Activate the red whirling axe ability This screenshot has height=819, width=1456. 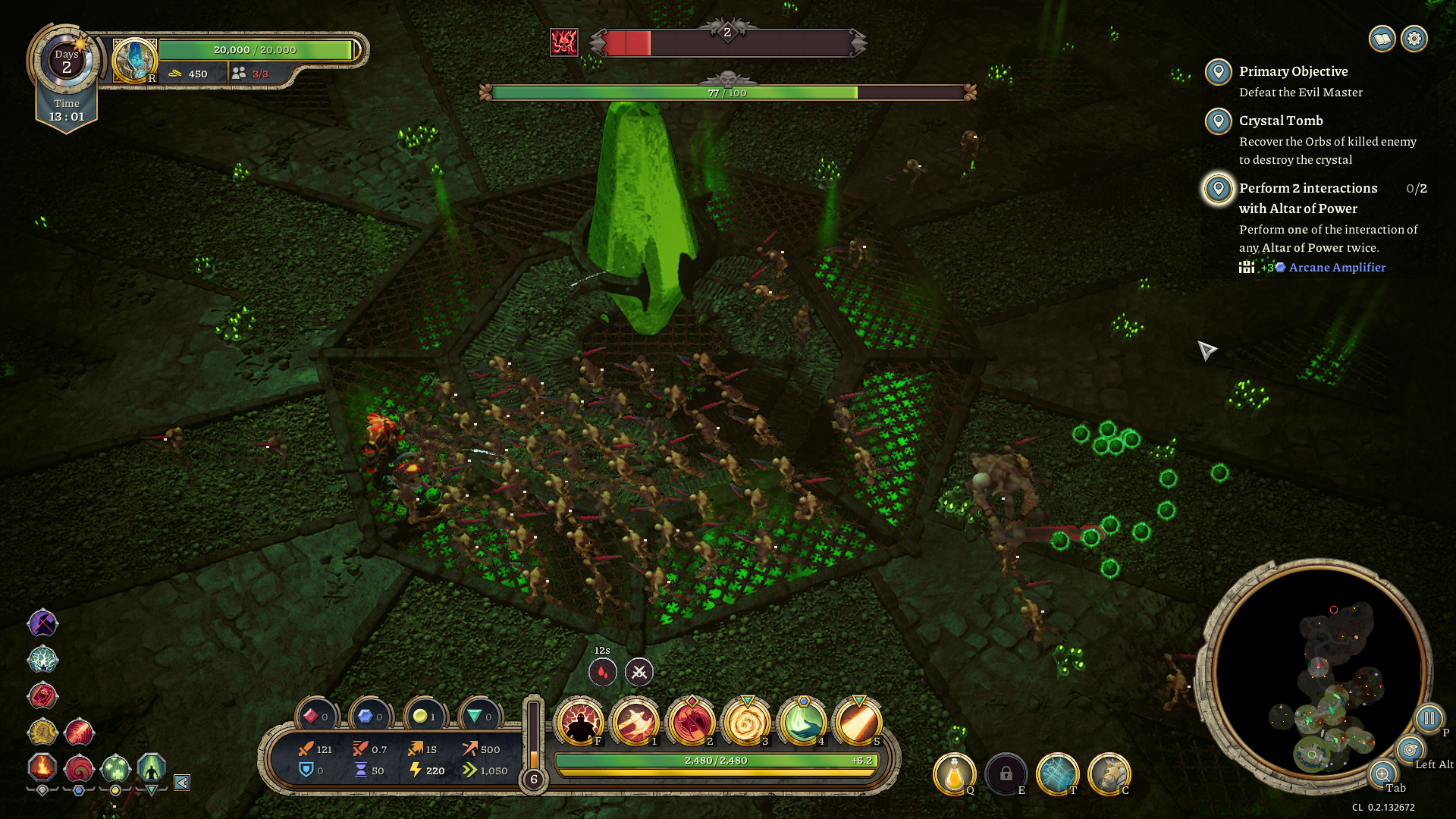click(691, 723)
